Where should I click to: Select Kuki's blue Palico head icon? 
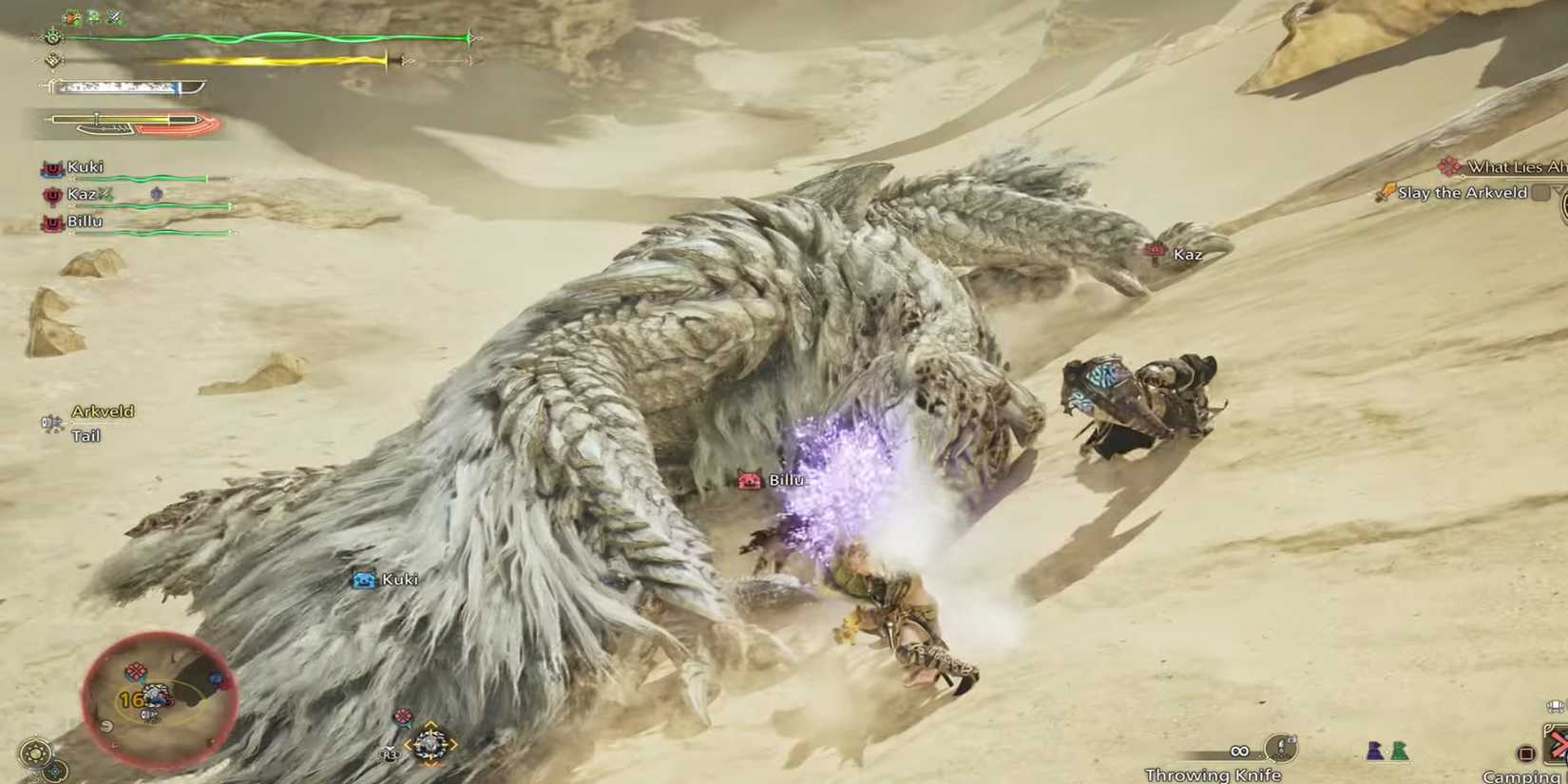[x=365, y=580]
